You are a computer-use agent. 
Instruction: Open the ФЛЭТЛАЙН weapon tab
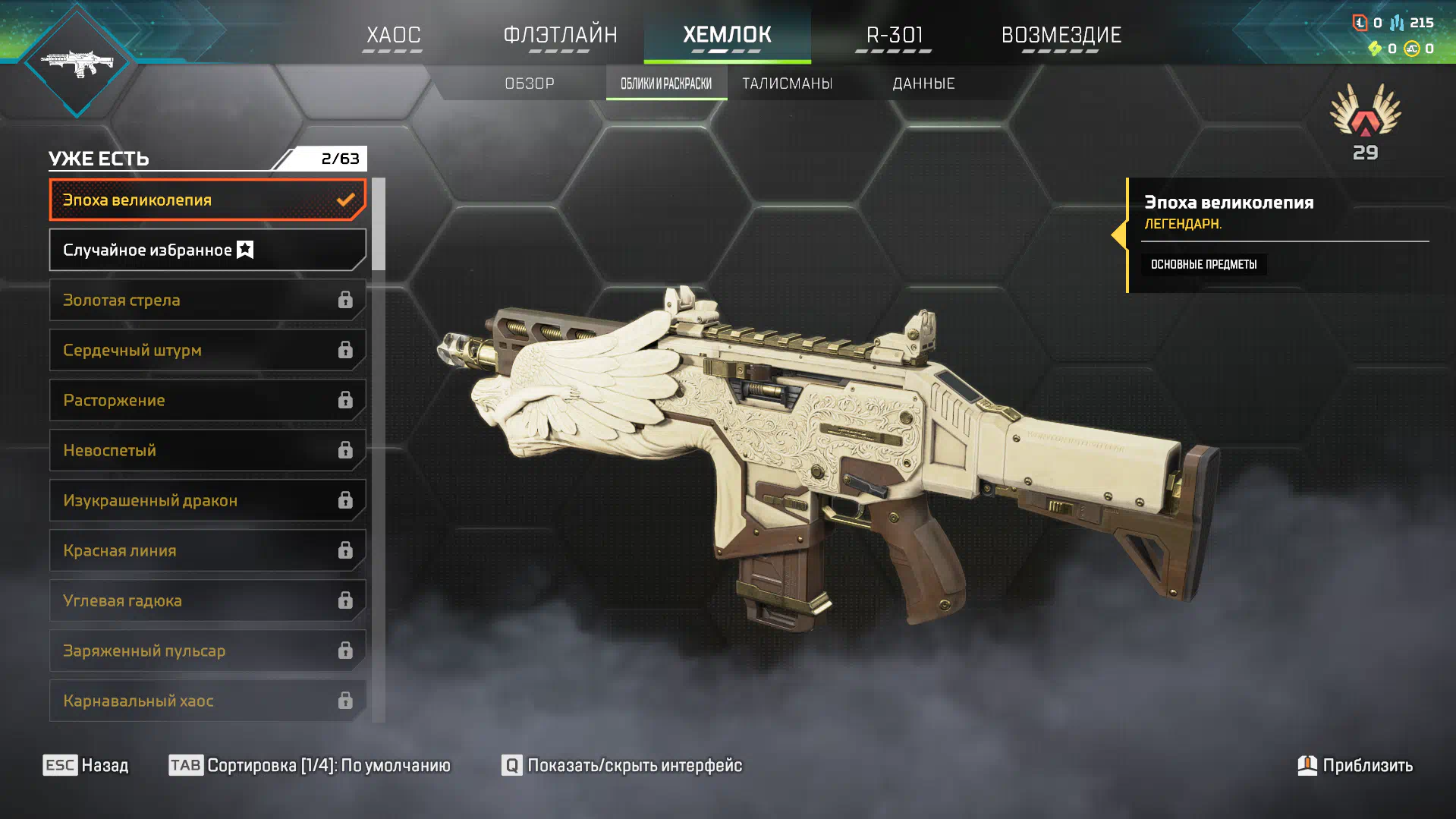tap(560, 35)
